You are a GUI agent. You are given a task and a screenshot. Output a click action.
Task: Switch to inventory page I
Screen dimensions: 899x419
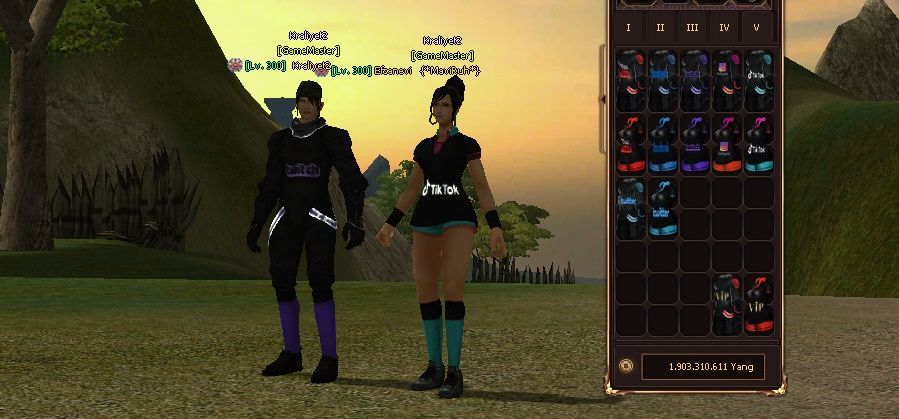point(628,27)
